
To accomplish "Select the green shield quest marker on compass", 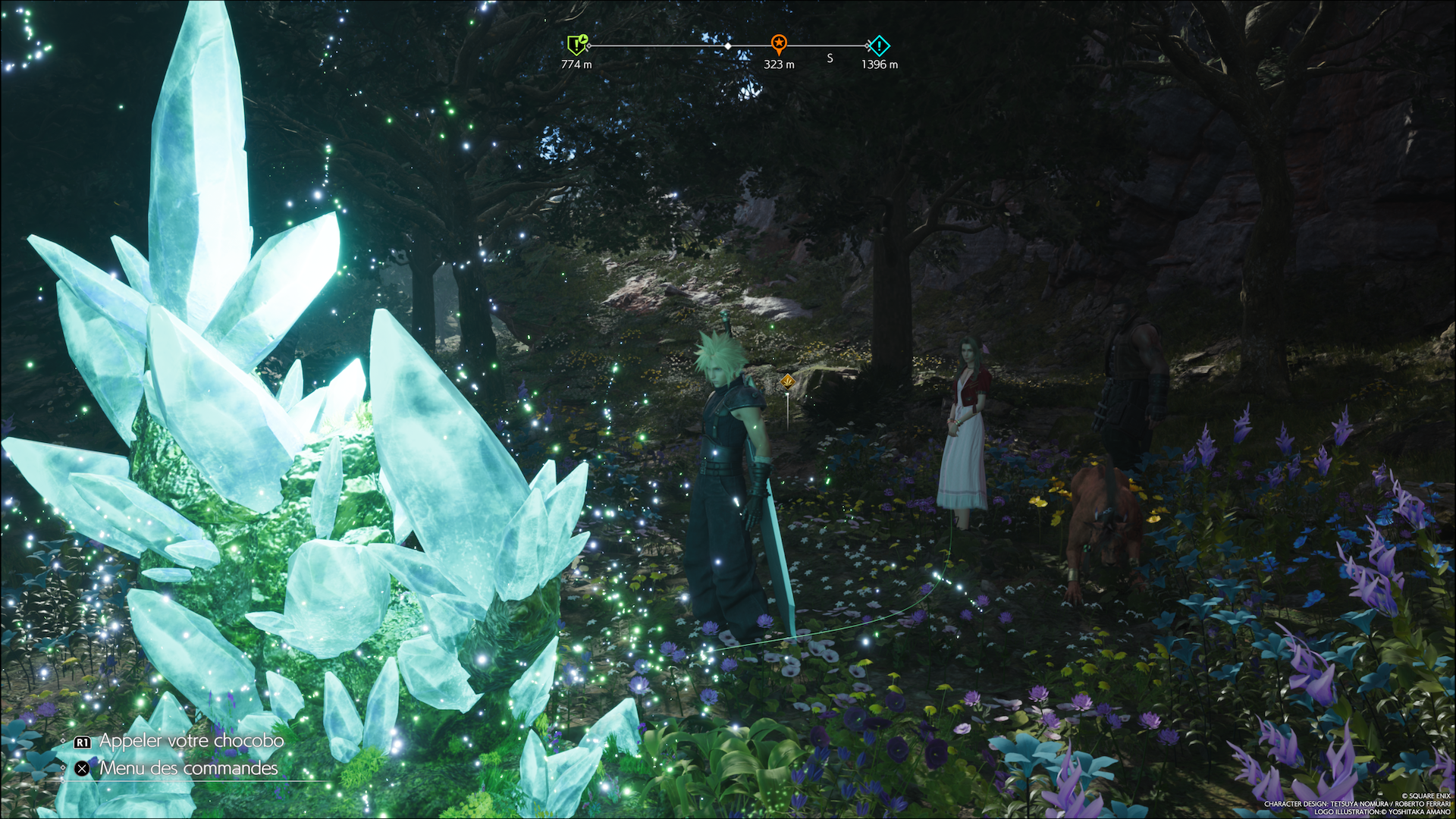I will (x=577, y=45).
